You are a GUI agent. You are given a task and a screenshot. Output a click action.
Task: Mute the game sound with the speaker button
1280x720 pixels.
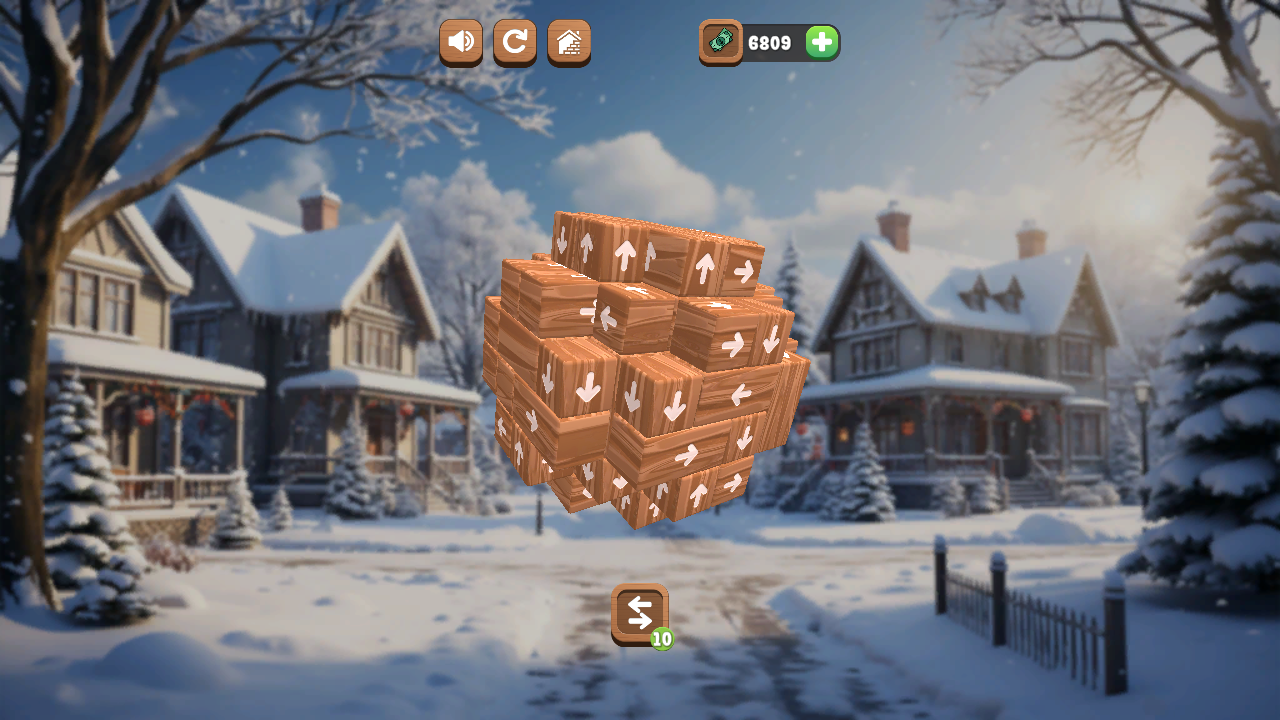click(x=460, y=42)
